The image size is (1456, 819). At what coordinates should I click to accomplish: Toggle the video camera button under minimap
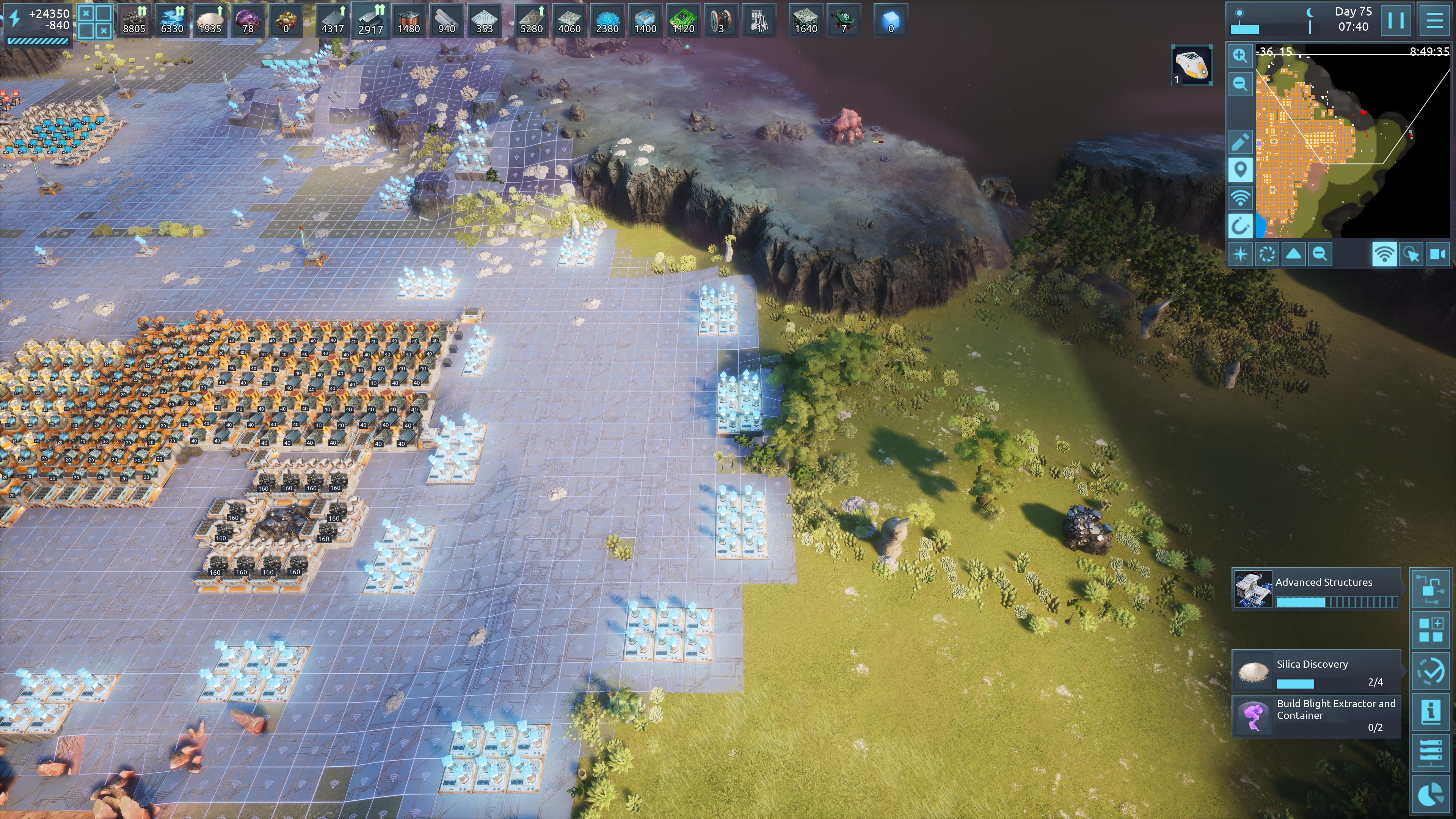tap(1437, 254)
